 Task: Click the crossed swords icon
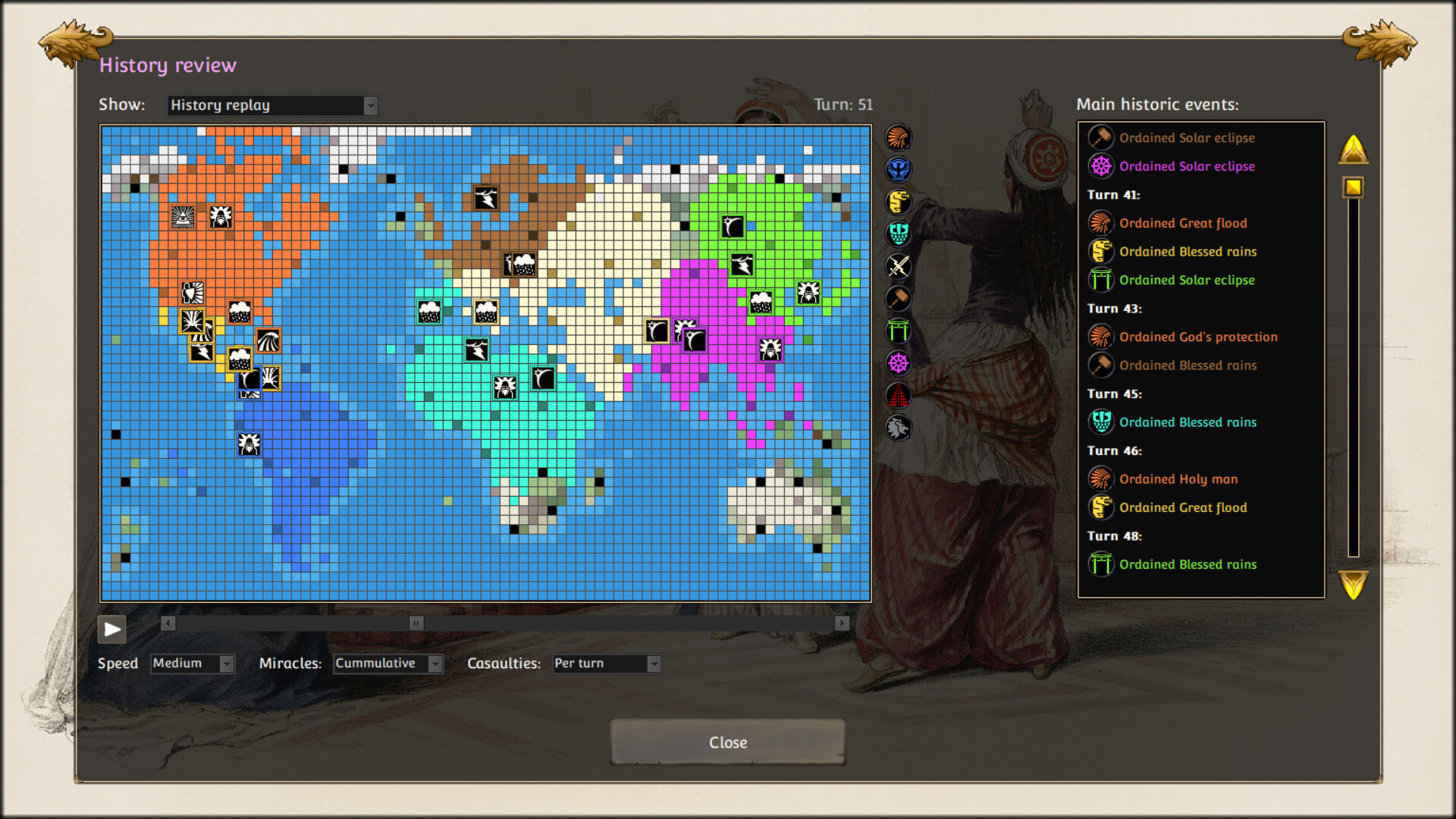(898, 266)
